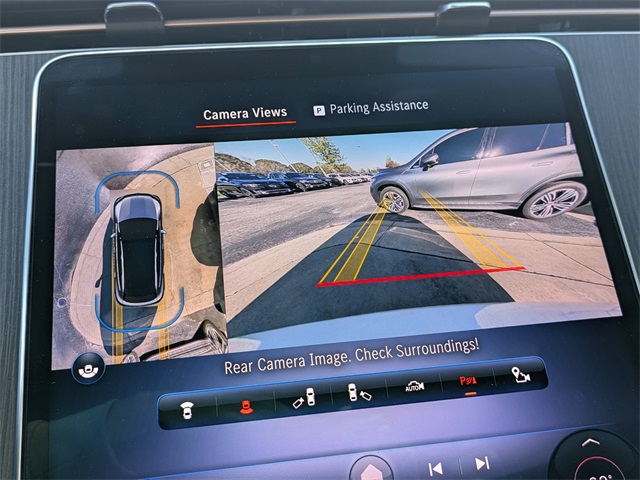Skip to the next track
Viewport: 640px width, 480px height.
(x=482, y=463)
